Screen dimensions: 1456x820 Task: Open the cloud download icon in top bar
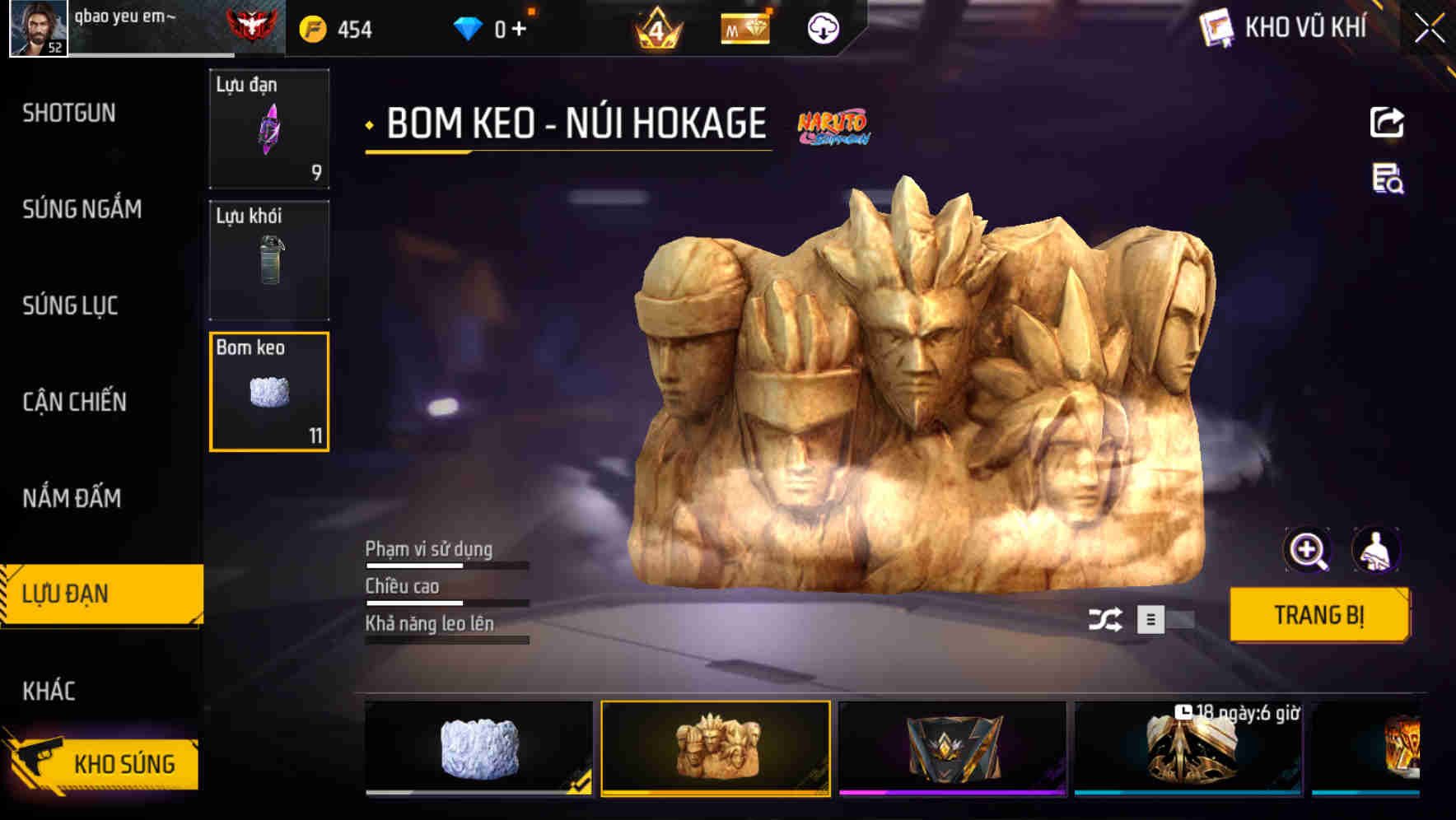pos(822,28)
